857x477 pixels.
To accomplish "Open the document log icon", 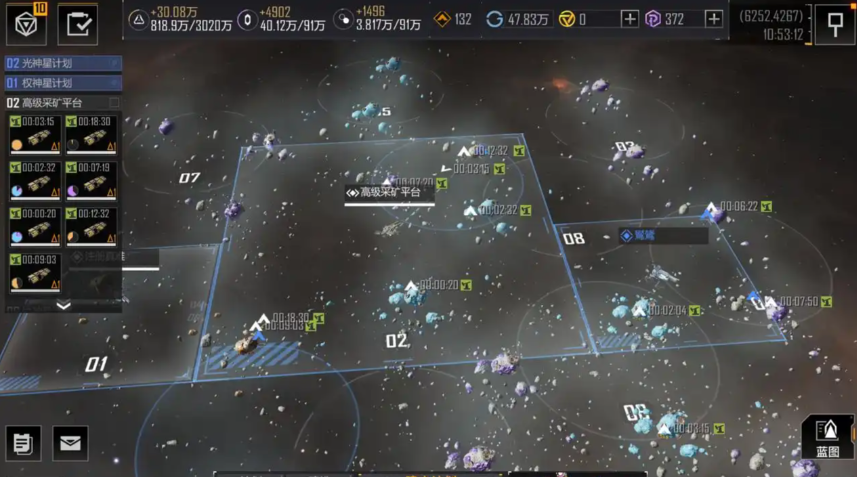I will pos(24,443).
